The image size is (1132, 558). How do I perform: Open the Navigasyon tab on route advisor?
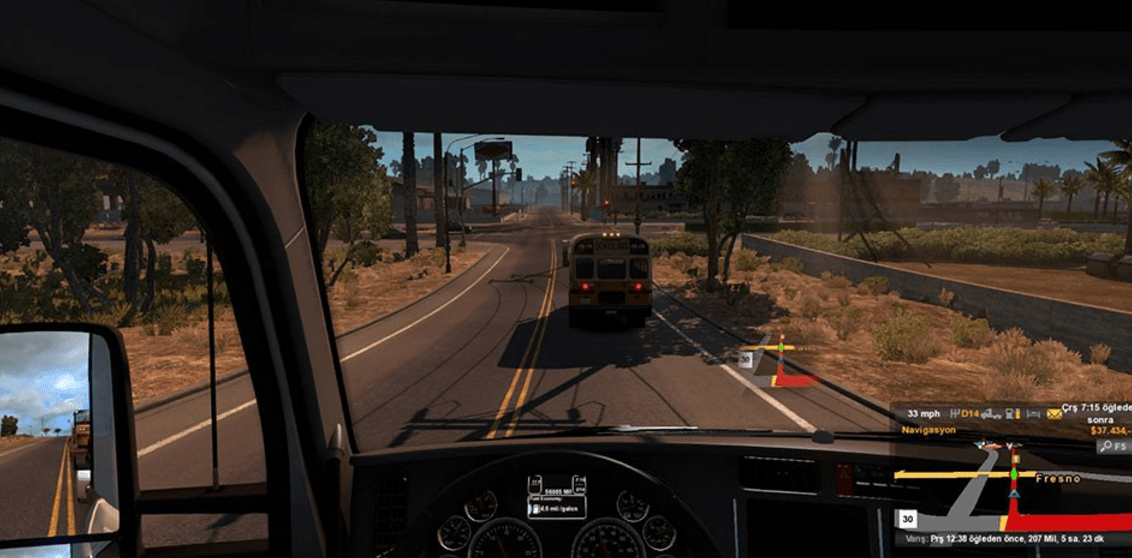929,430
